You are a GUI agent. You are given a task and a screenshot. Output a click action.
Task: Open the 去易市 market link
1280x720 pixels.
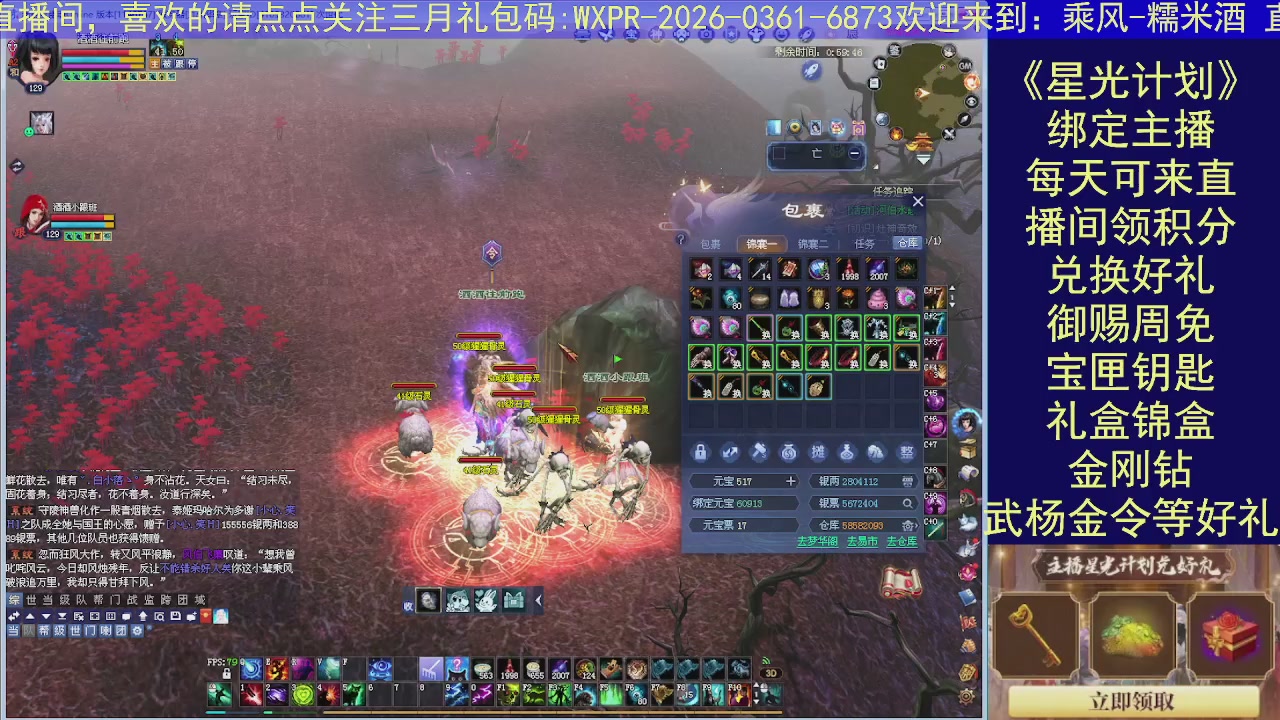tap(862, 541)
